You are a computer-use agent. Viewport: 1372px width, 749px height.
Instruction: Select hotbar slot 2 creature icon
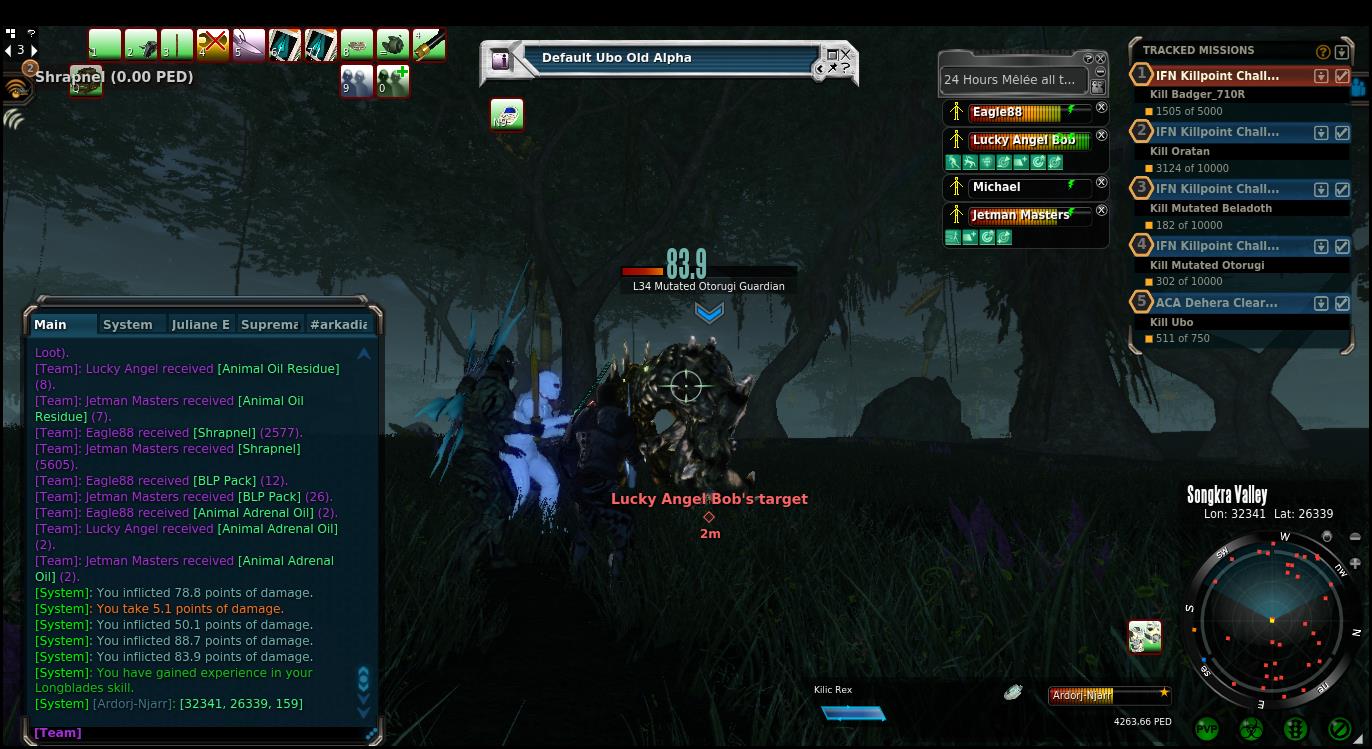[140, 45]
